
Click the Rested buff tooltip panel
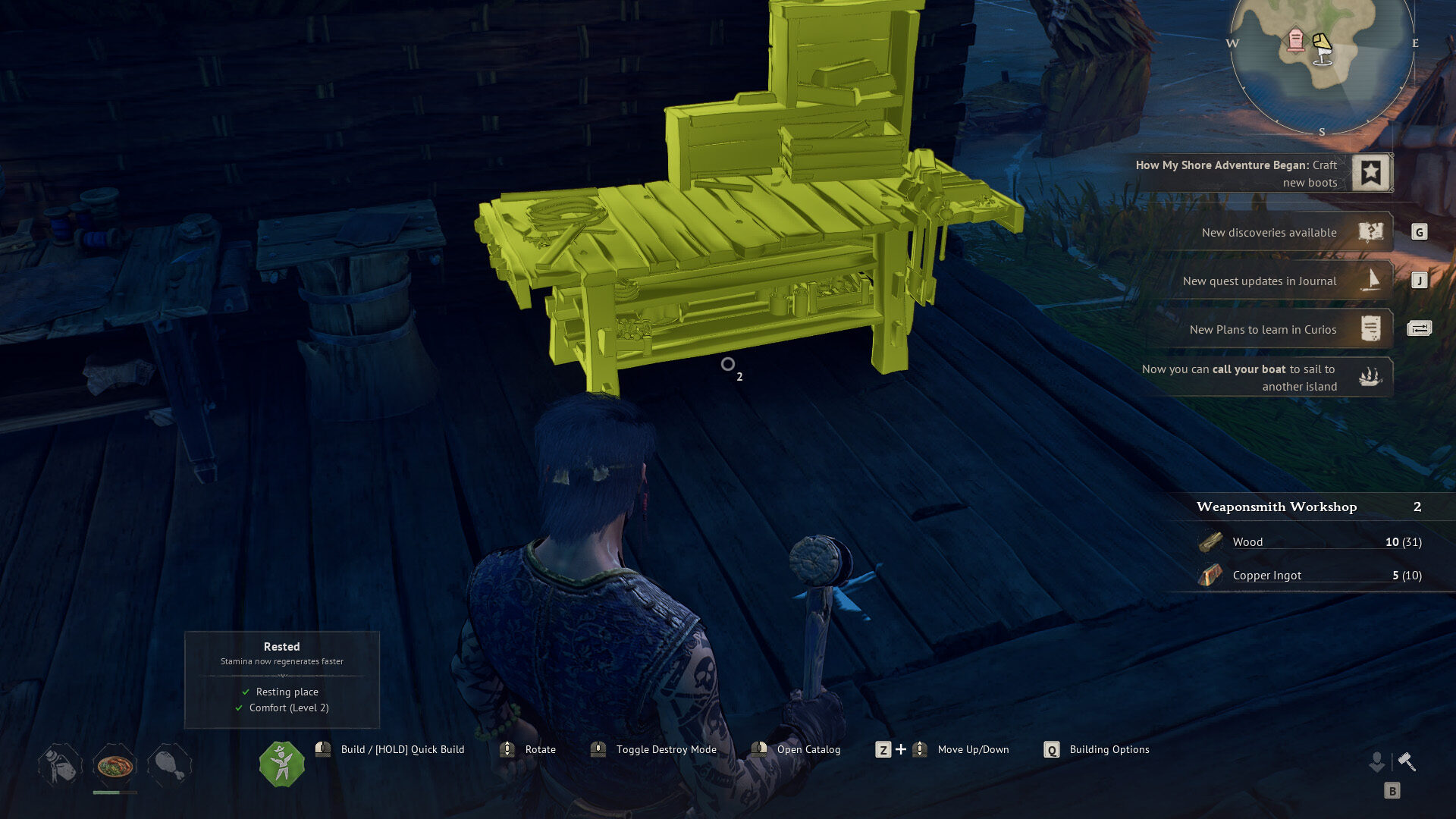click(x=281, y=679)
